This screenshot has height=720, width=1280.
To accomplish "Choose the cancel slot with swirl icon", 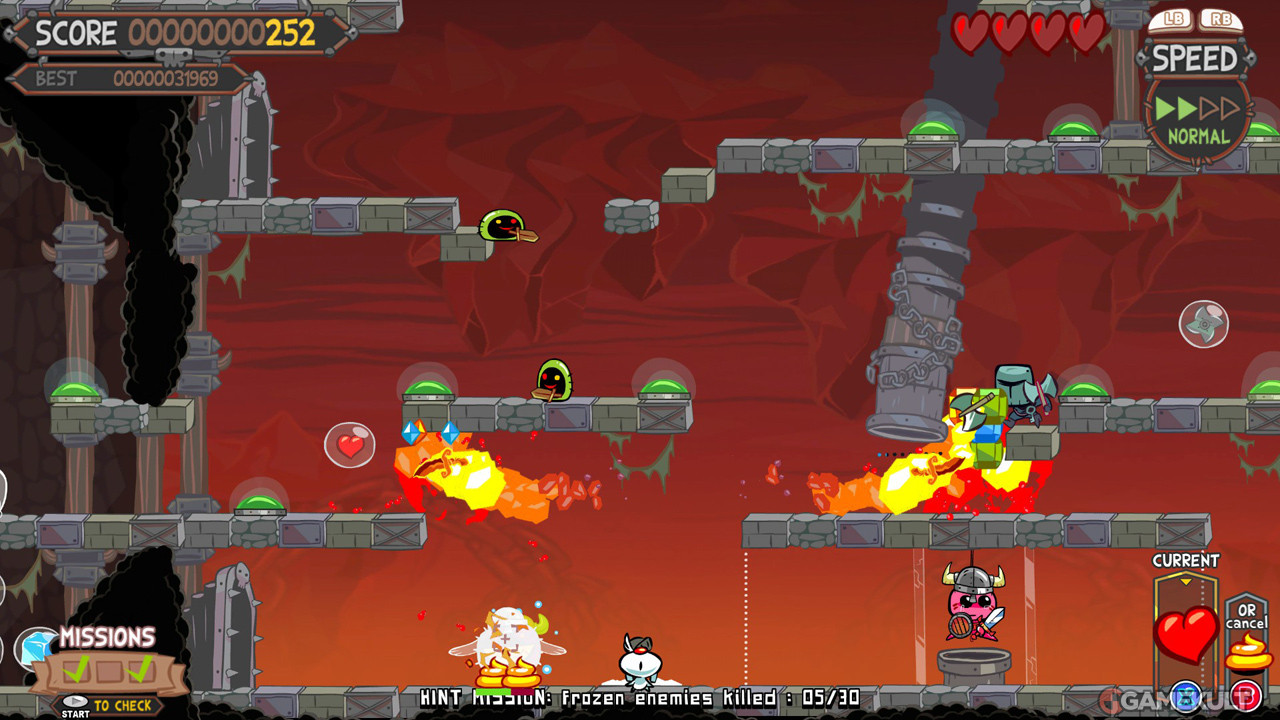I will 1247,650.
